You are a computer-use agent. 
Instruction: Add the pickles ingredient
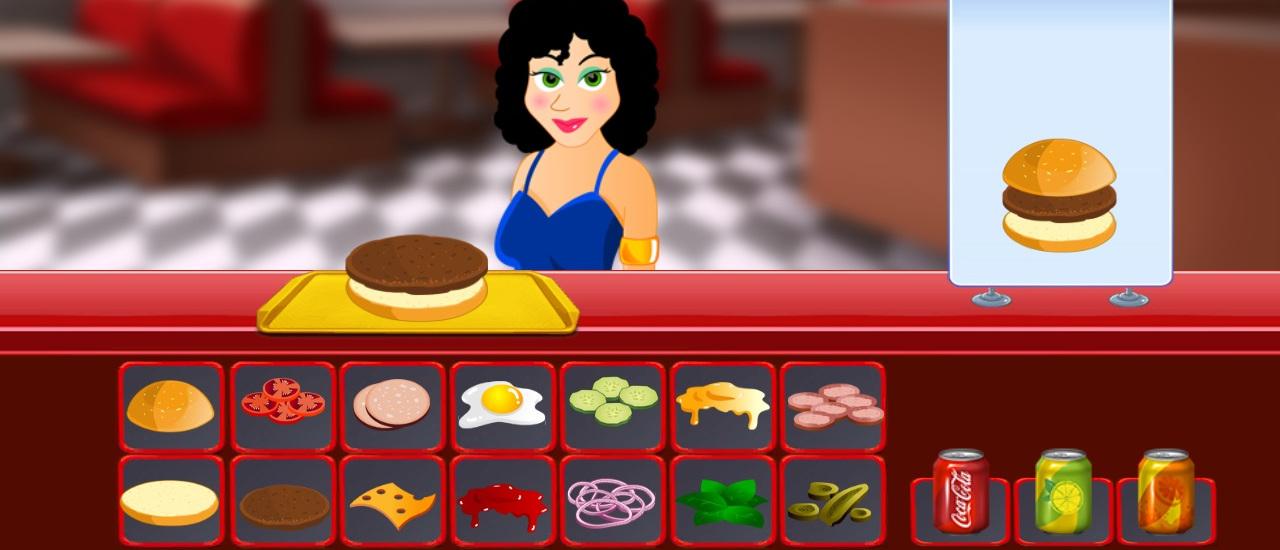832,502
